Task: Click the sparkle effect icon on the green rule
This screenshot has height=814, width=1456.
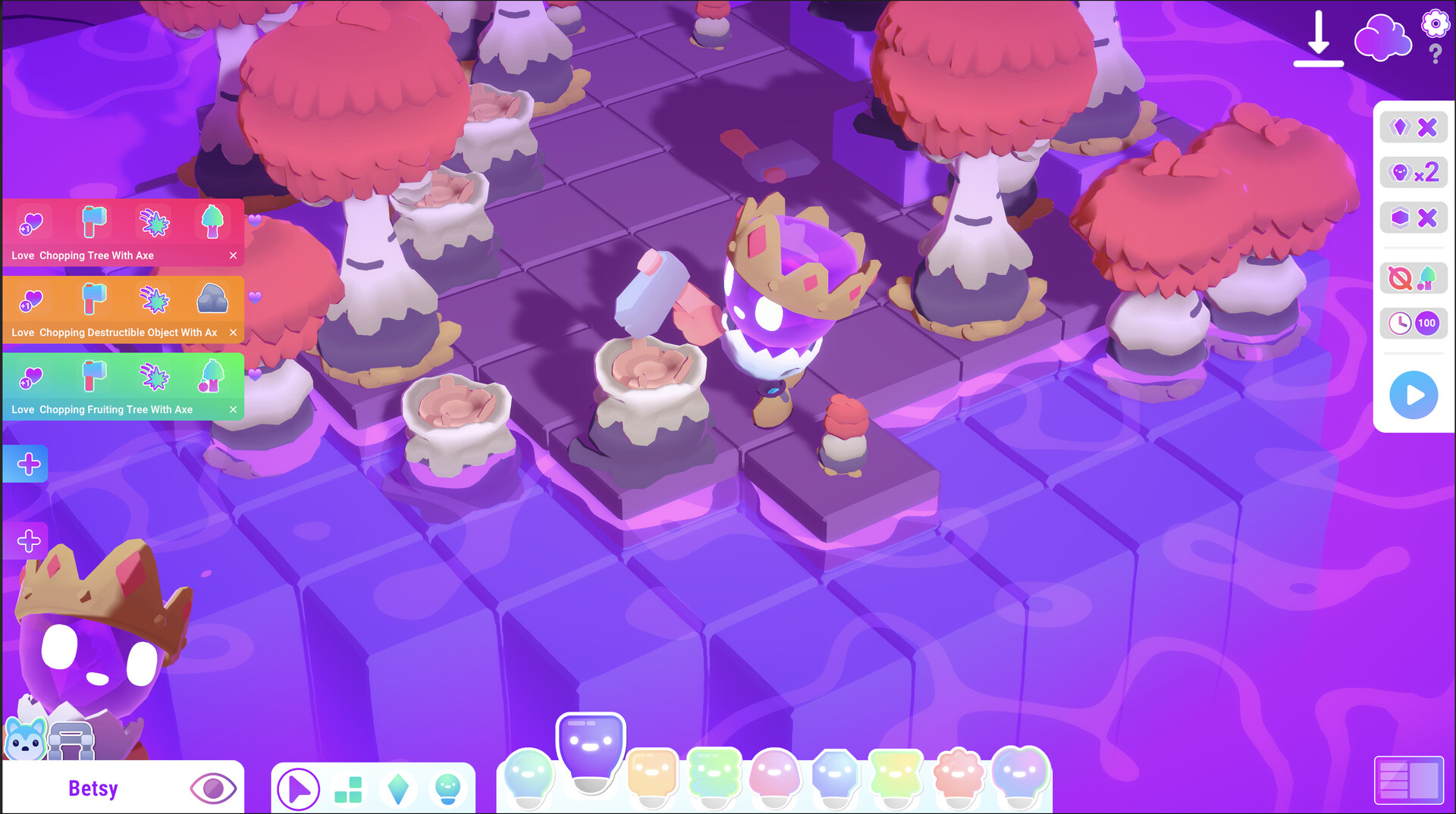Action: click(154, 375)
